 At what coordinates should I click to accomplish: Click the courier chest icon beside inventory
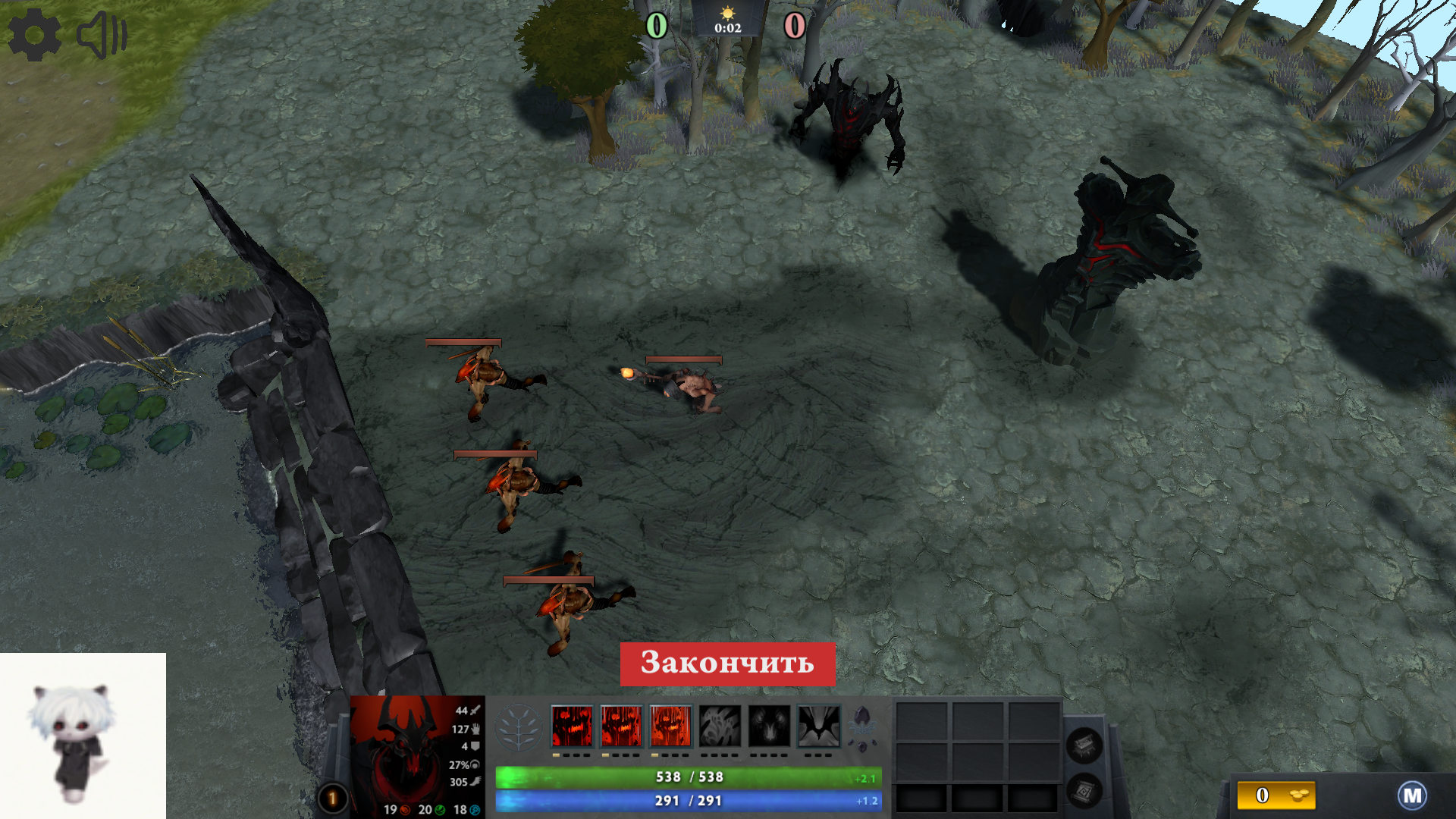(x=1086, y=744)
